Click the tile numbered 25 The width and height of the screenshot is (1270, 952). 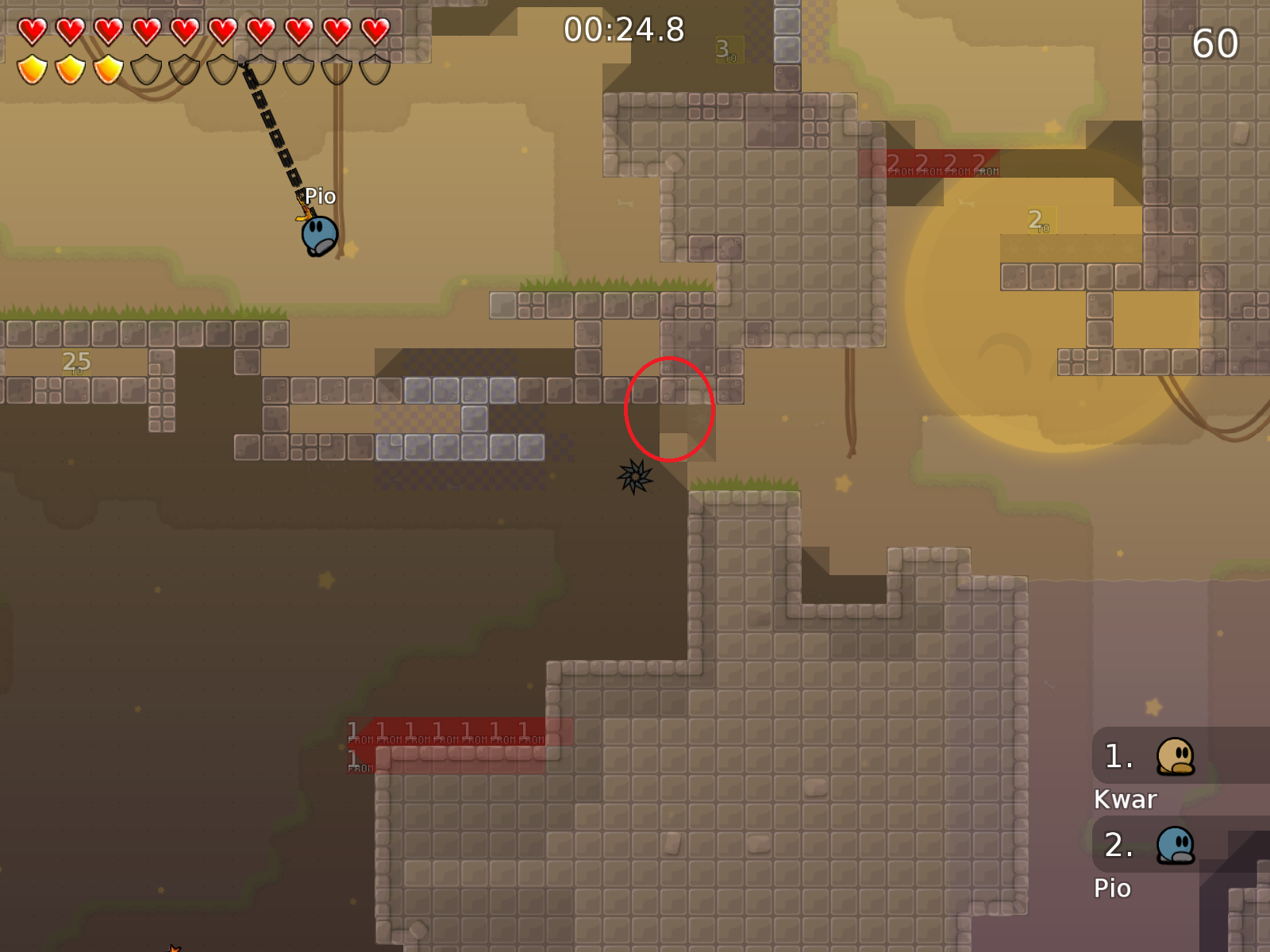75,361
